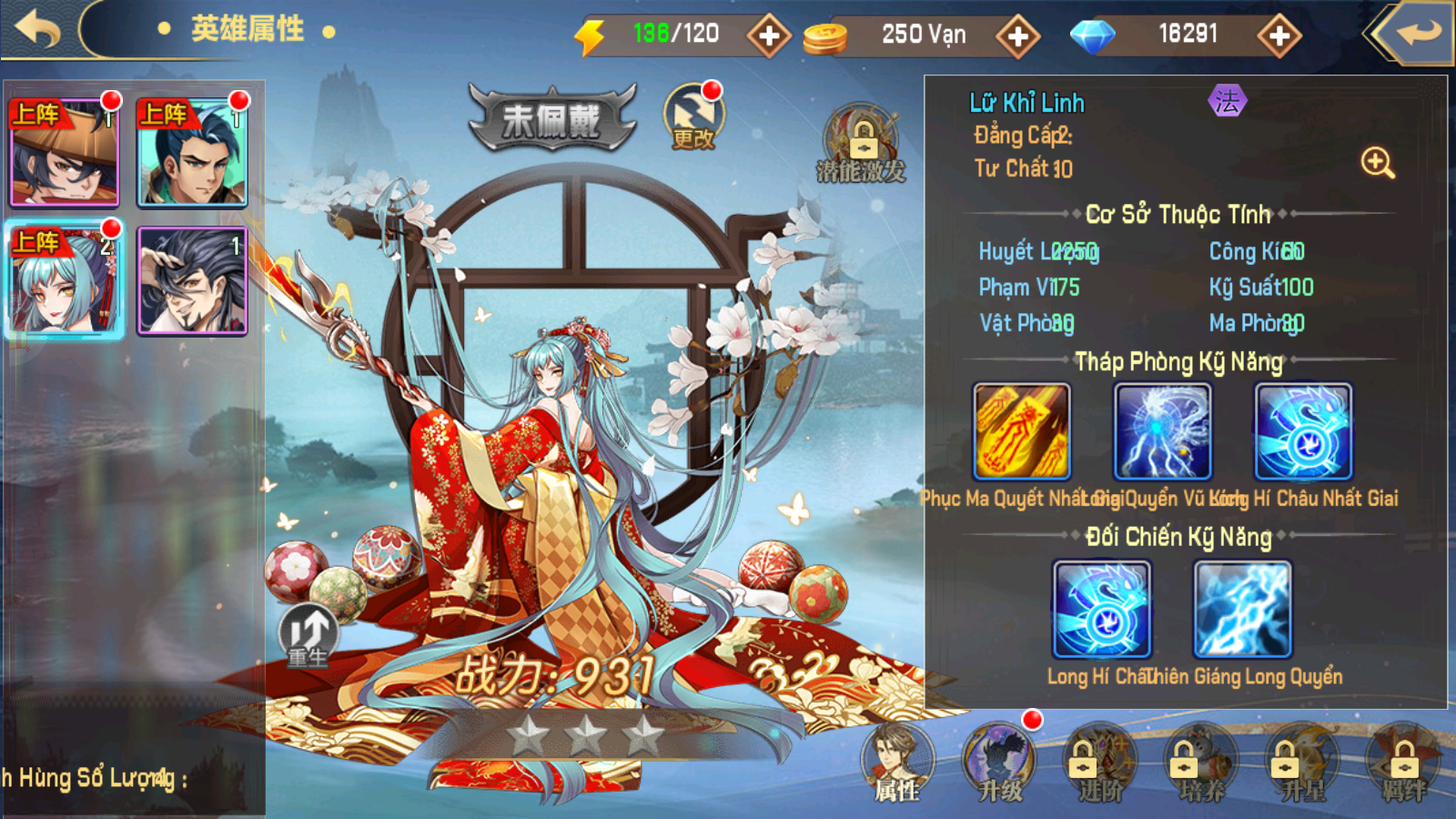
Task: View the Phục Ma Quyết skill icon
Action: (x=1021, y=431)
